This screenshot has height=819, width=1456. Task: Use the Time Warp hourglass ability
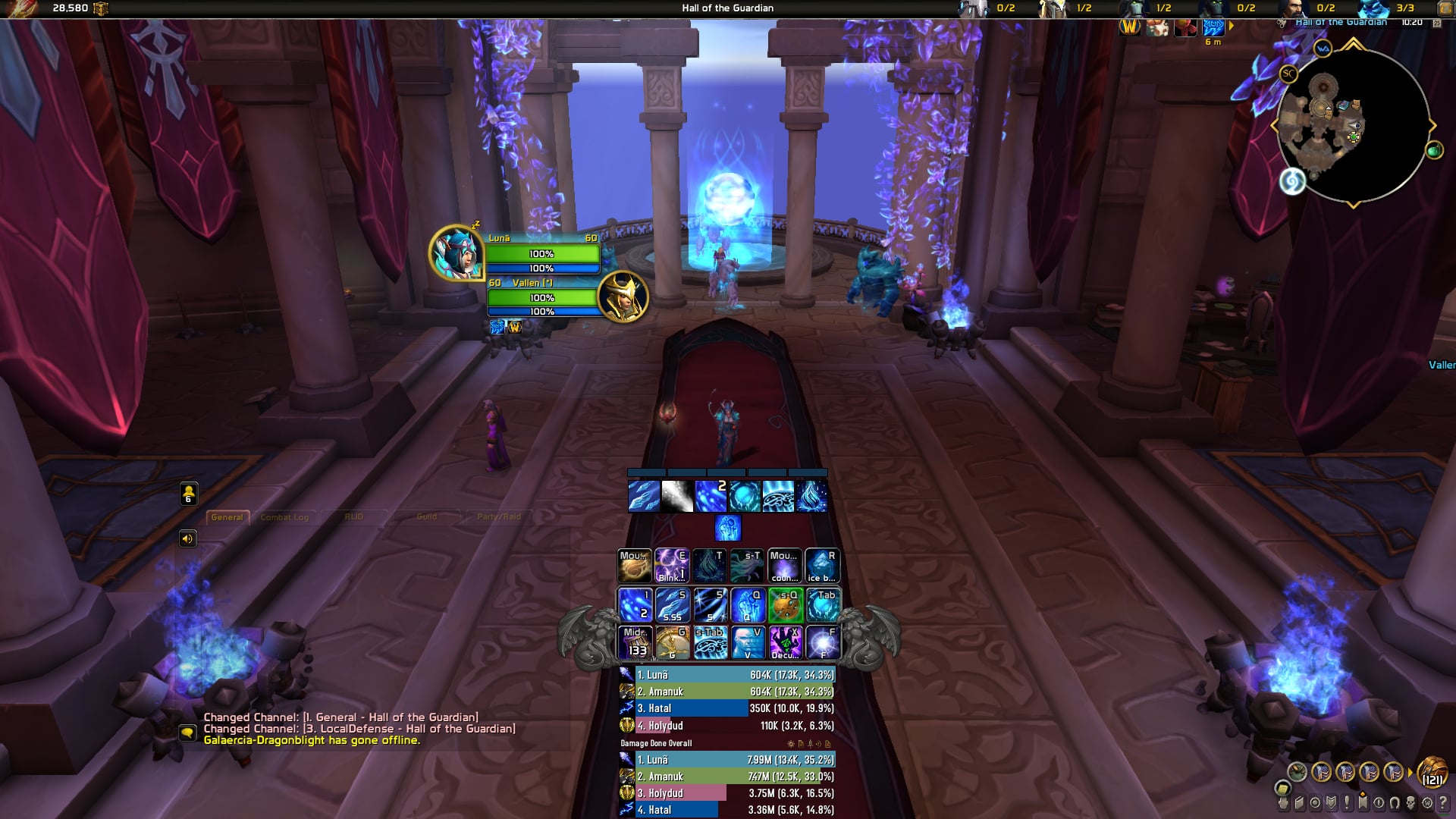(x=672, y=643)
